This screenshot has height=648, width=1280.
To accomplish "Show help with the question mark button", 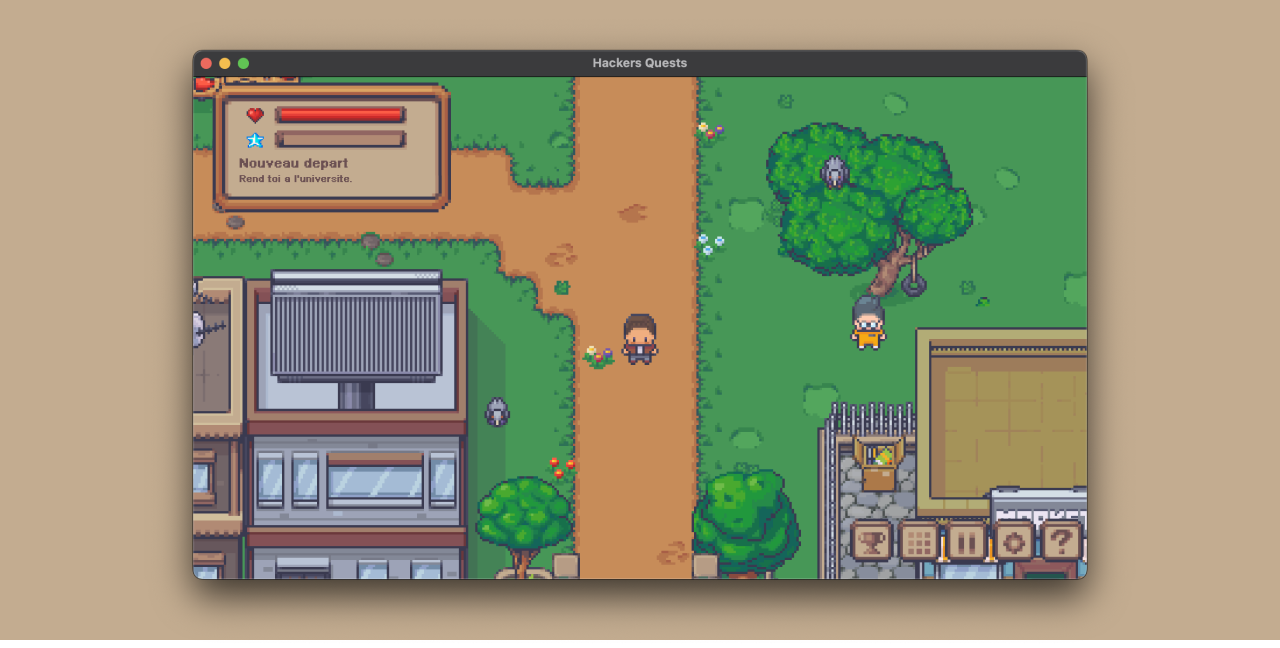I will coord(1061,542).
